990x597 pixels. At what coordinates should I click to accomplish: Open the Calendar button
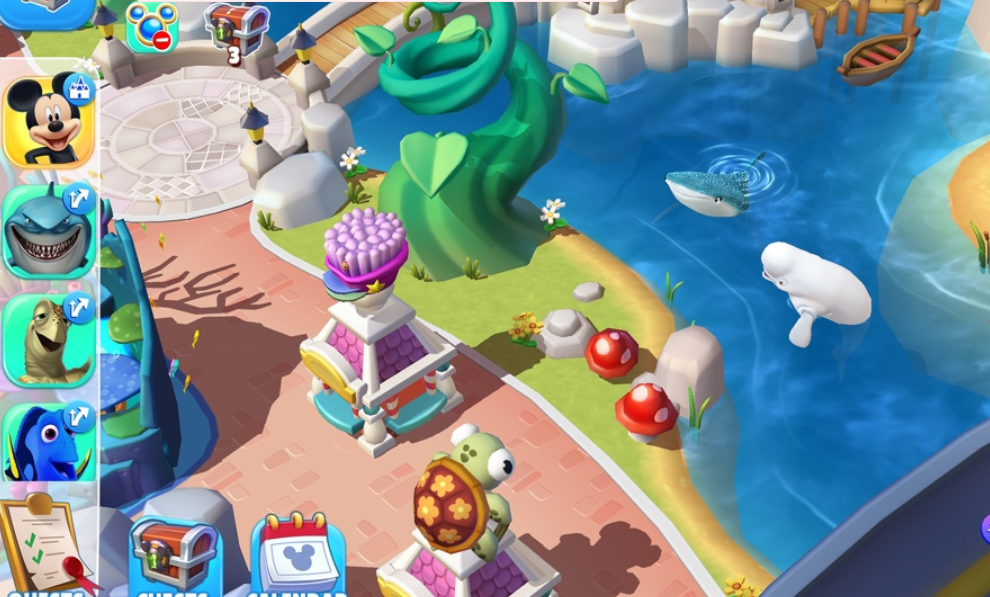pos(298,556)
